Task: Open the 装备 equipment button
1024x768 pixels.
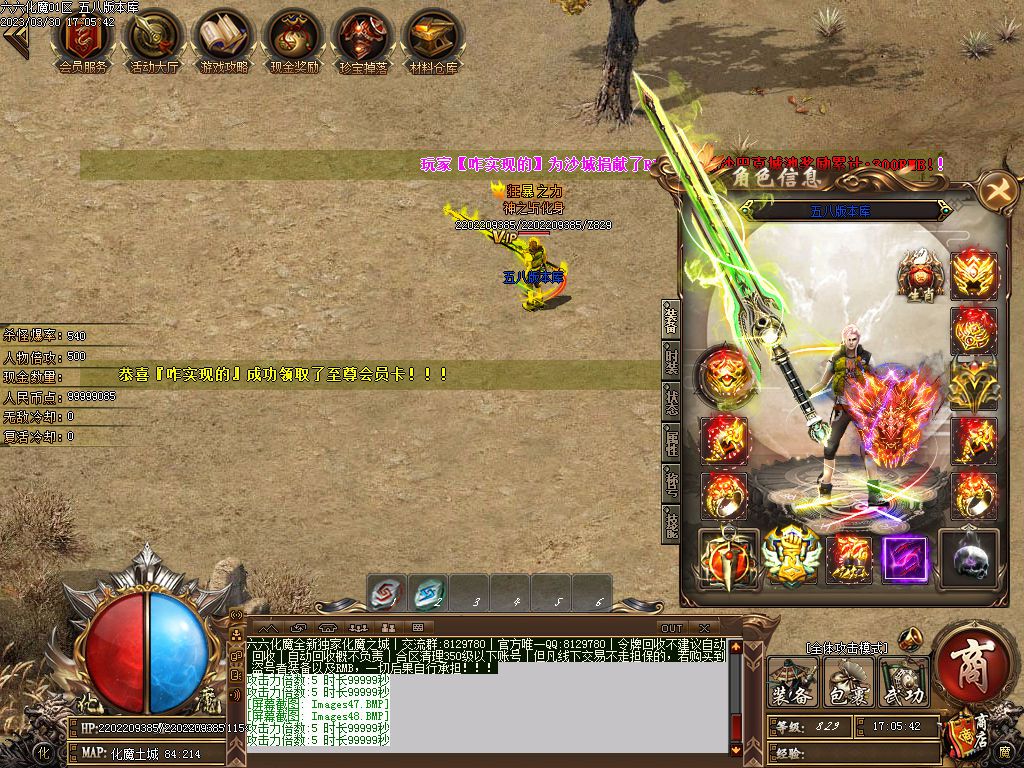Action: (x=792, y=683)
